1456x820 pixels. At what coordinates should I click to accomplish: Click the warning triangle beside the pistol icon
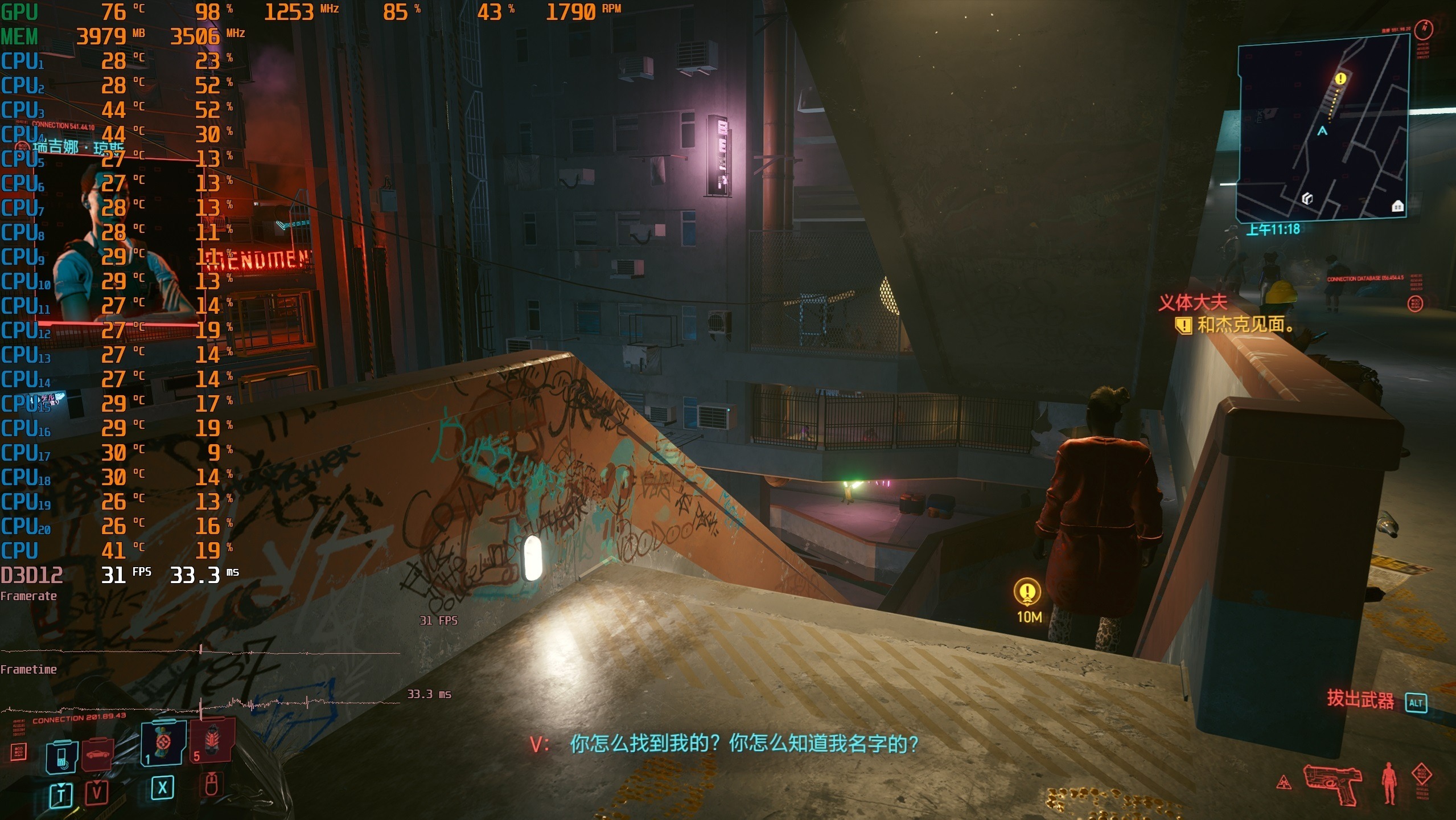click(x=1285, y=781)
